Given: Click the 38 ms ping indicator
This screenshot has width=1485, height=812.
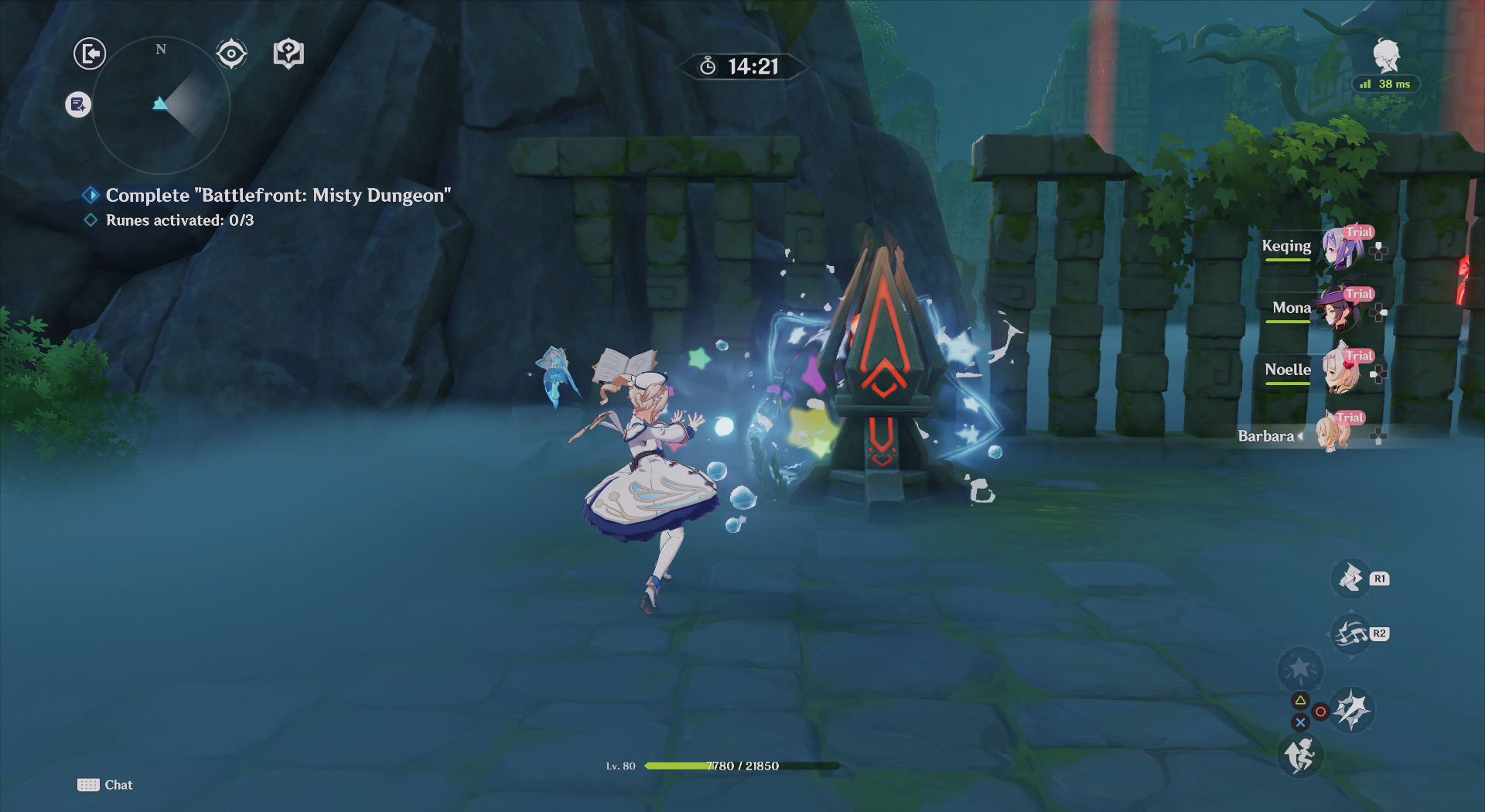Looking at the screenshot, I should click(x=1384, y=83).
